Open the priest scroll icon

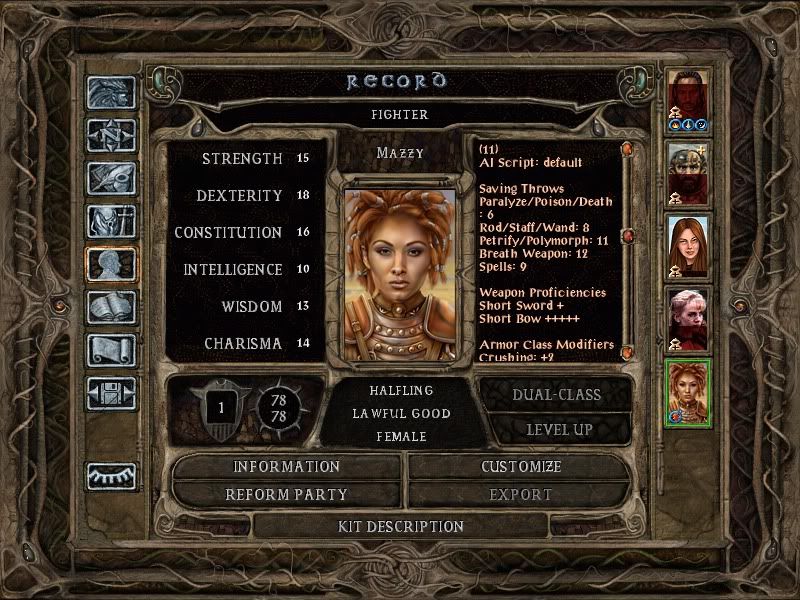pyautogui.click(x=110, y=350)
